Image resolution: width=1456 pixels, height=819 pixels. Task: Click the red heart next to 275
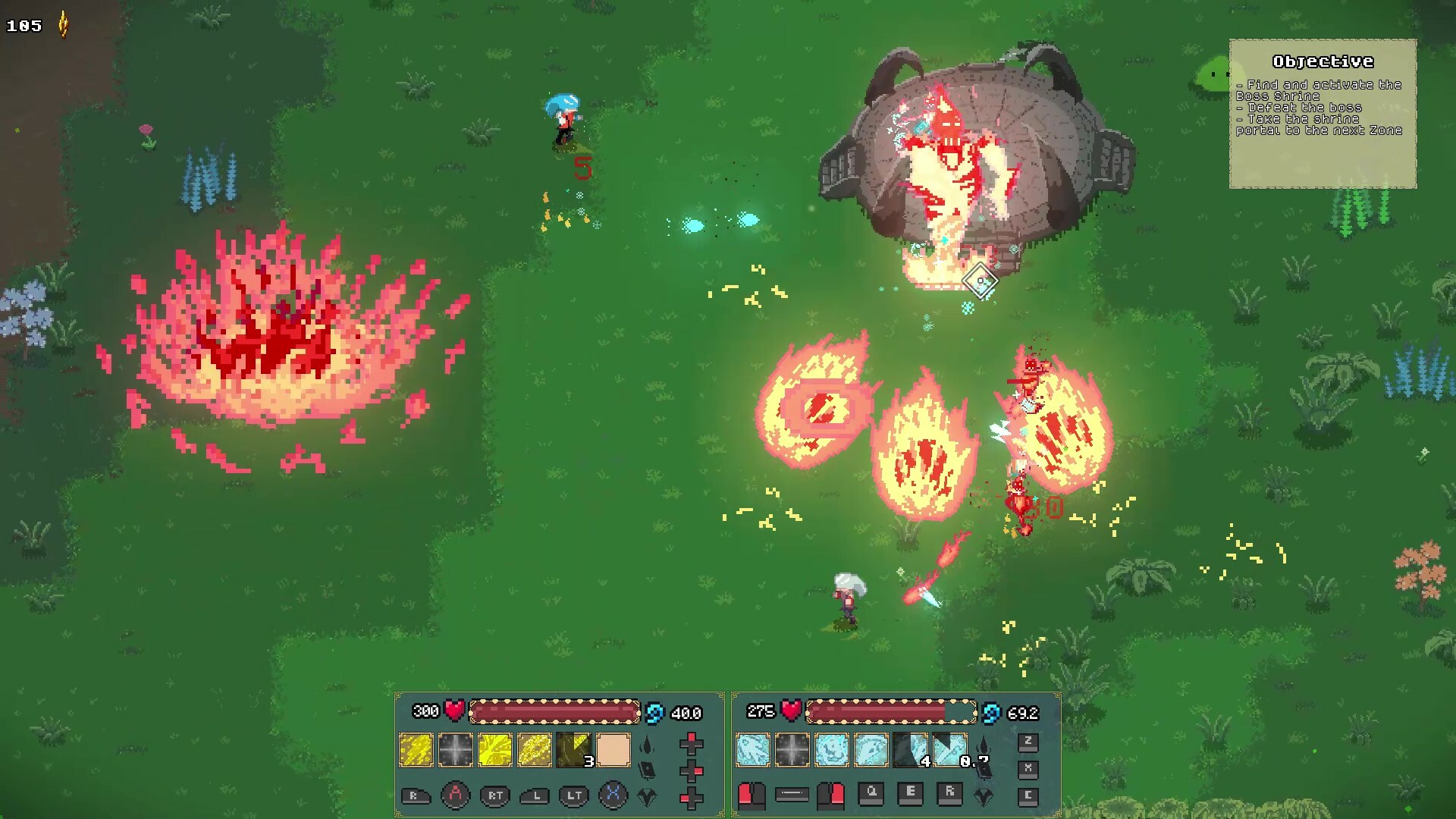point(792,713)
